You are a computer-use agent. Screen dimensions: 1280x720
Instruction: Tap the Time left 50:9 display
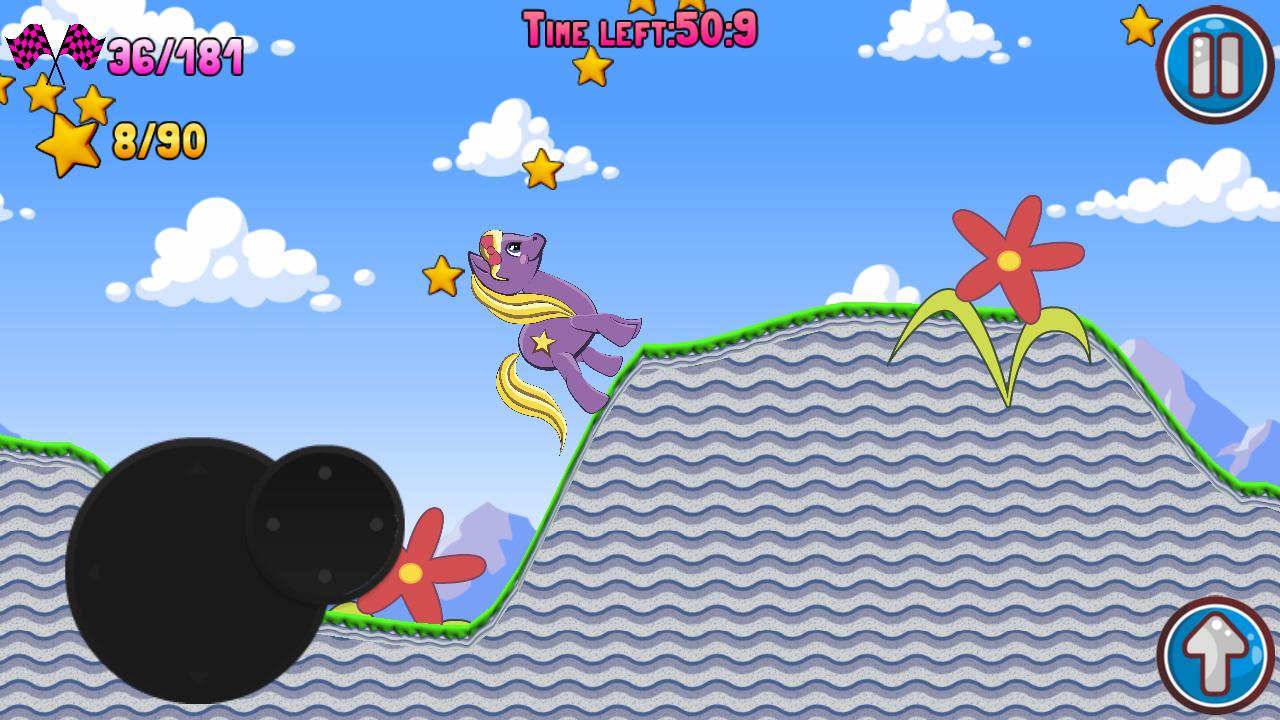click(x=640, y=28)
